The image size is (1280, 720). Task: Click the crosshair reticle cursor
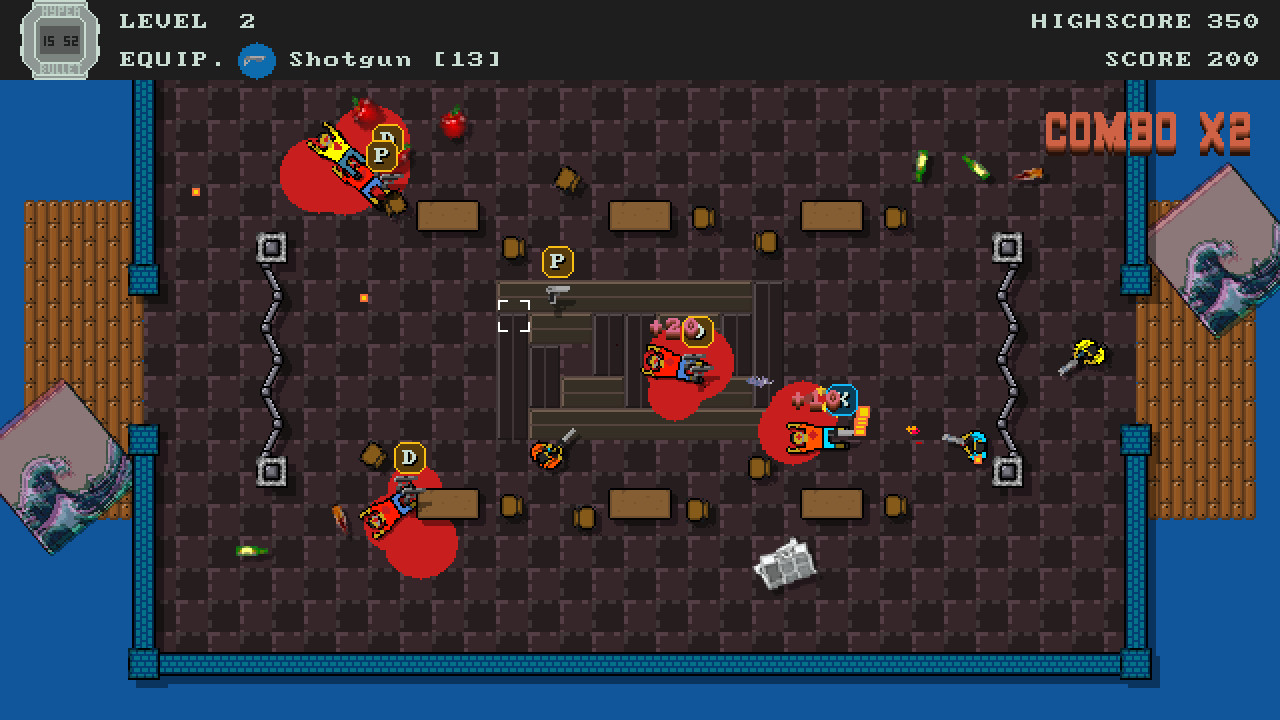point(513,315)
